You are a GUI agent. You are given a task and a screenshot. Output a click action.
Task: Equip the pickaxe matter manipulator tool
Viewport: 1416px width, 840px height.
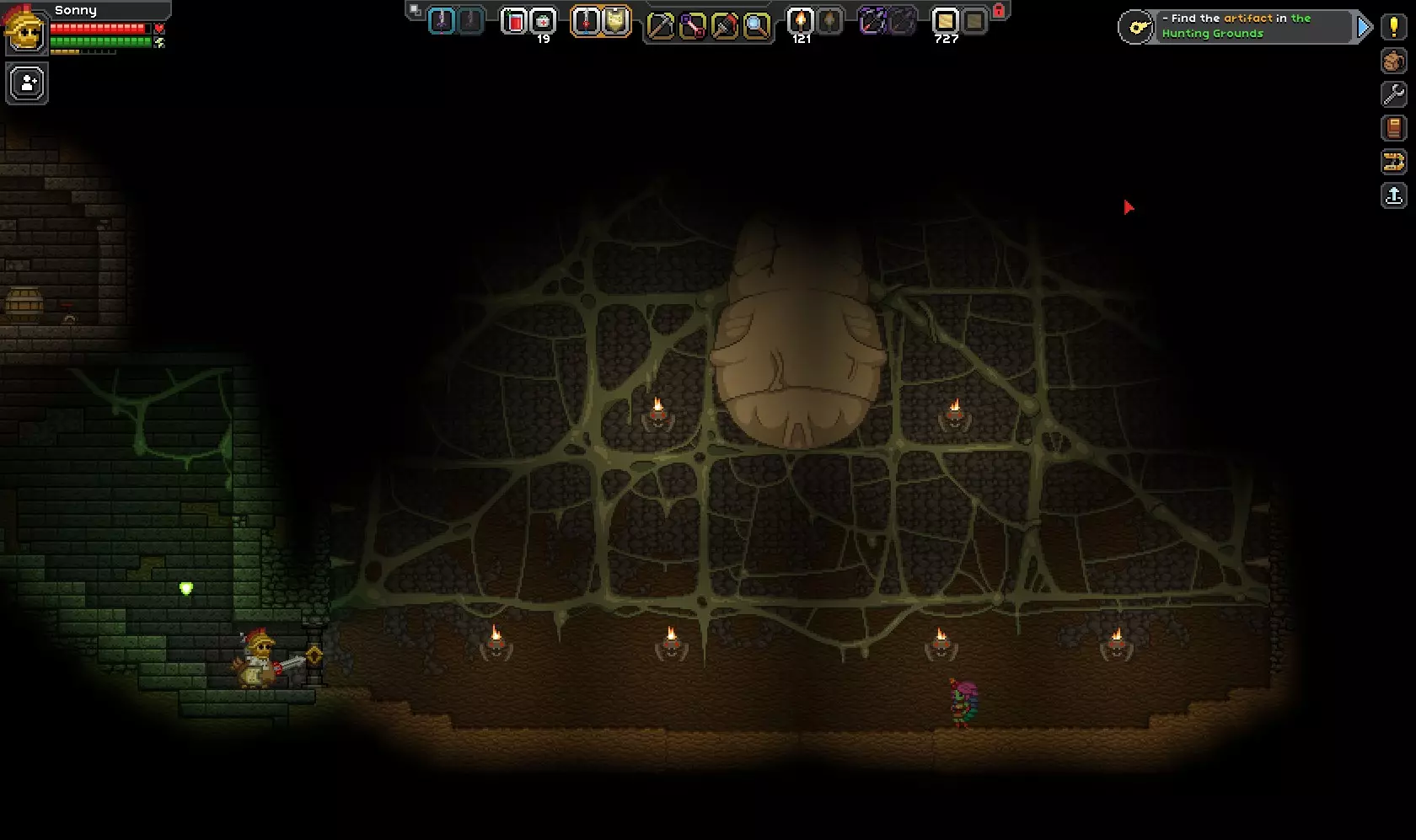pyautogui.click(x=660, y=26)
